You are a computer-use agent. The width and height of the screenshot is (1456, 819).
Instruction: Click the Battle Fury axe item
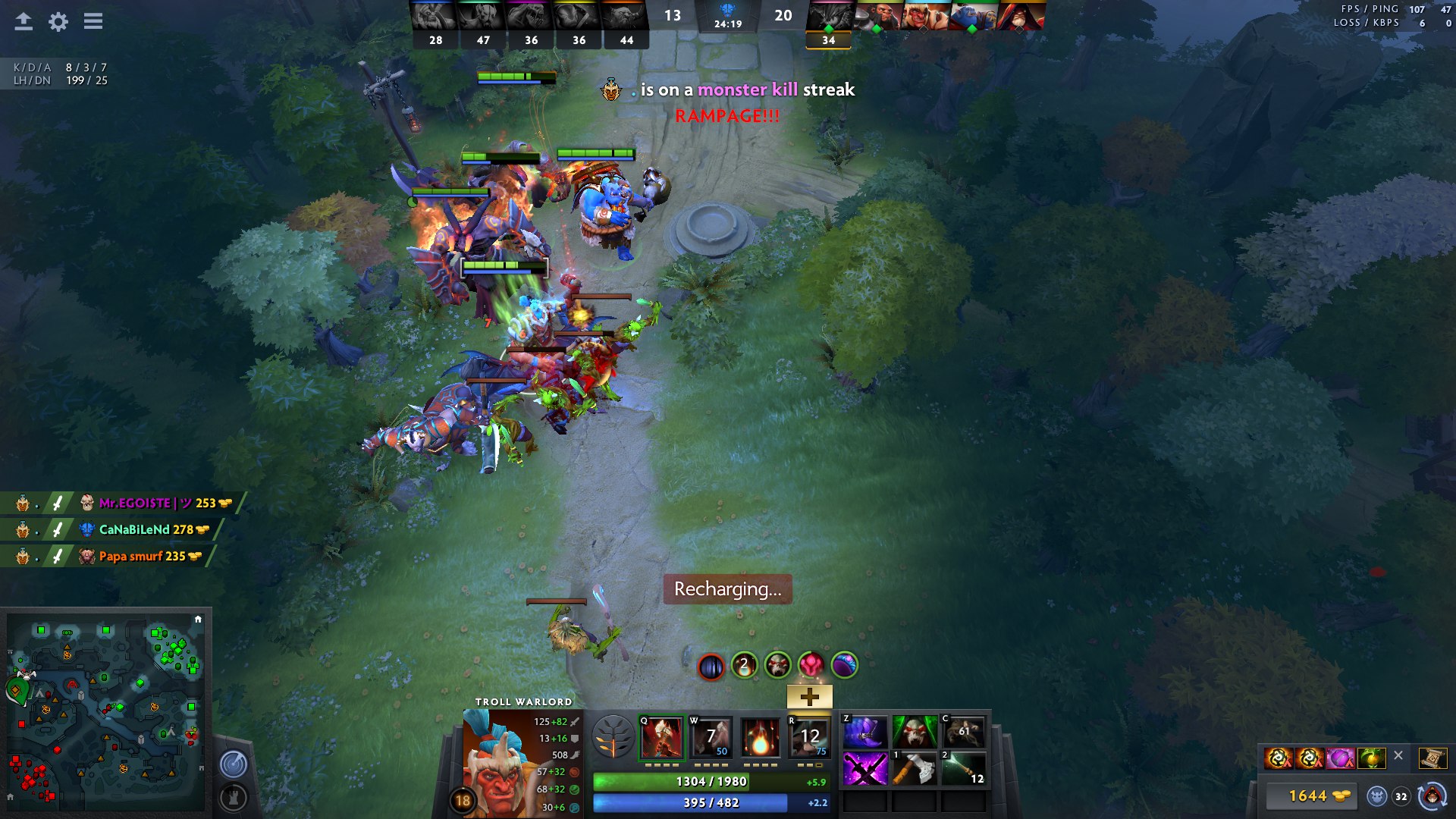(x=915, y=769)
